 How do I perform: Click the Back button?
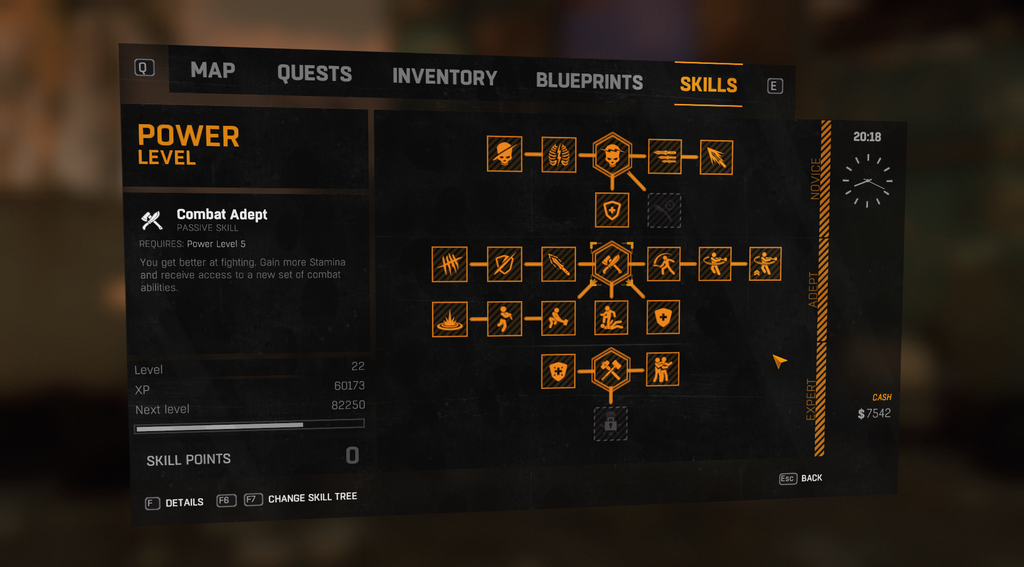coord(802,478)
